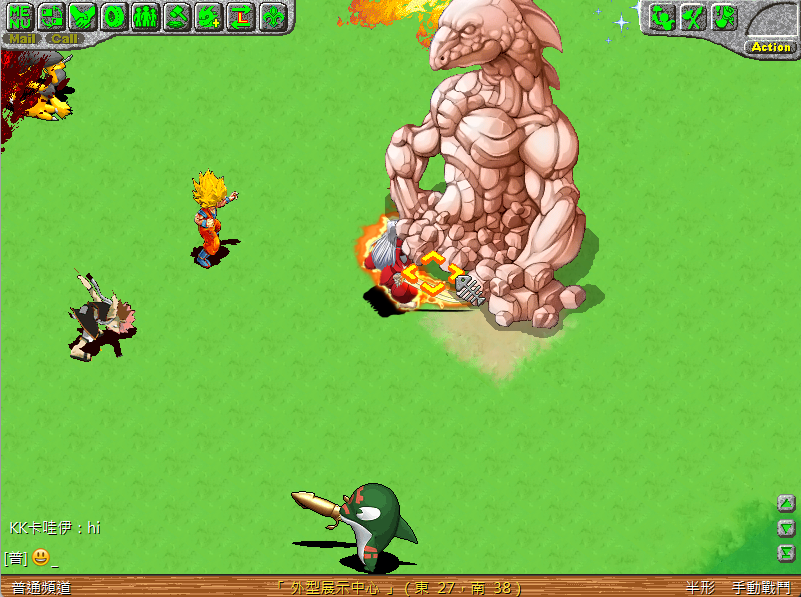
Task: Toggle the 手動戰鬥 battle mode
Action: click(x=760, y=588)
